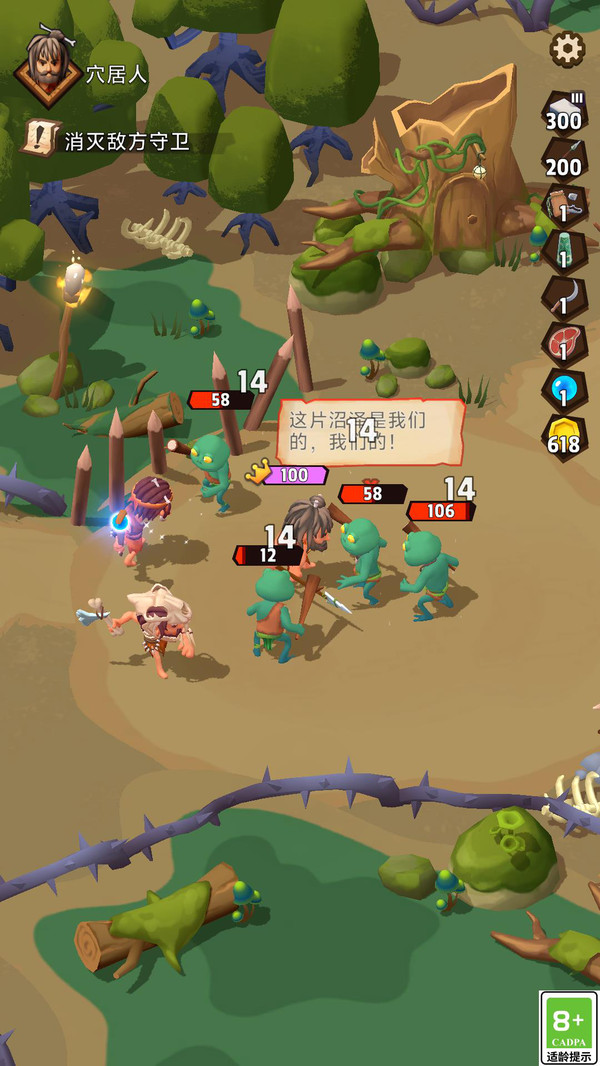The width and height of the screenshot is (600, 1066).
Task: Open the settings gear menu
Action: click(567, 48)
